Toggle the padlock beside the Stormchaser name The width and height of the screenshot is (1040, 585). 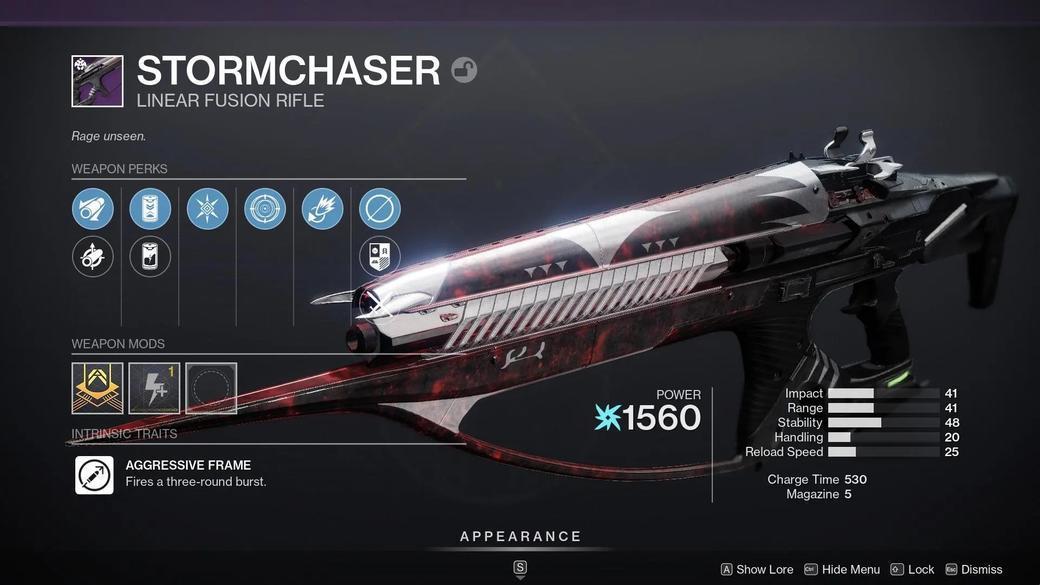[x=464, y=70]
